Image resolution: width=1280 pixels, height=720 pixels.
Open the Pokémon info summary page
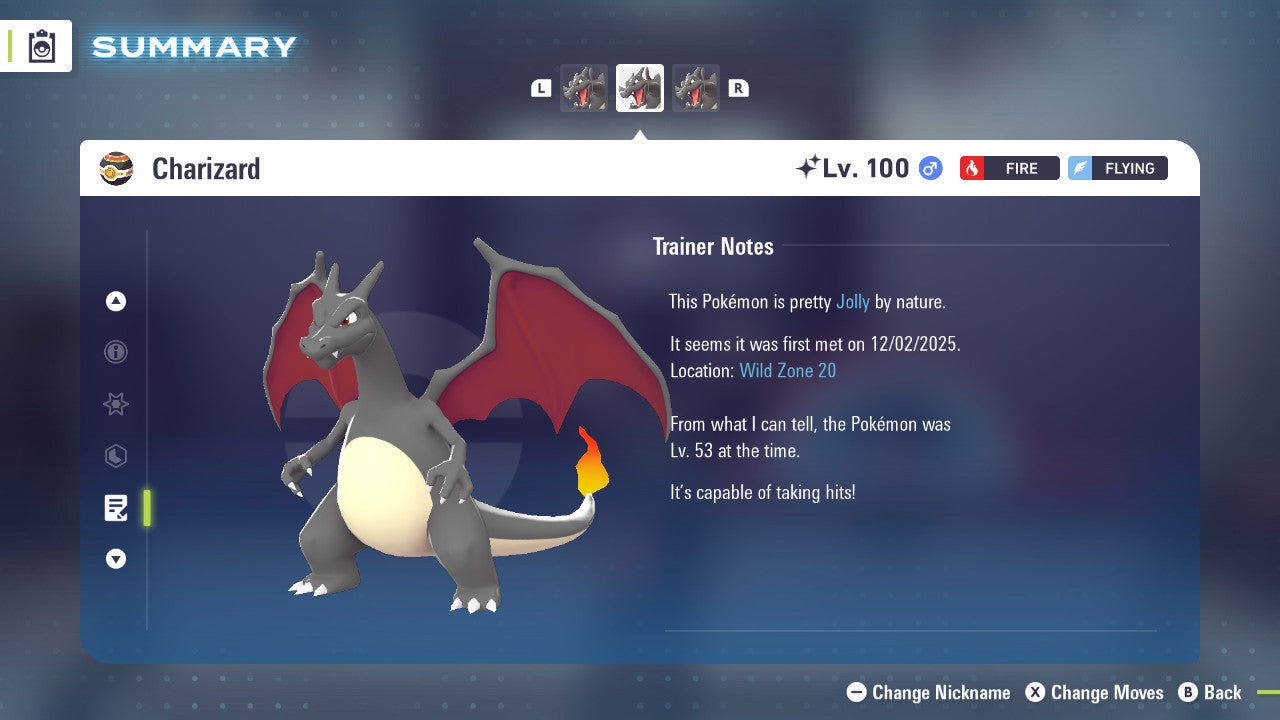pyautogui.click(x=115, y=352)
